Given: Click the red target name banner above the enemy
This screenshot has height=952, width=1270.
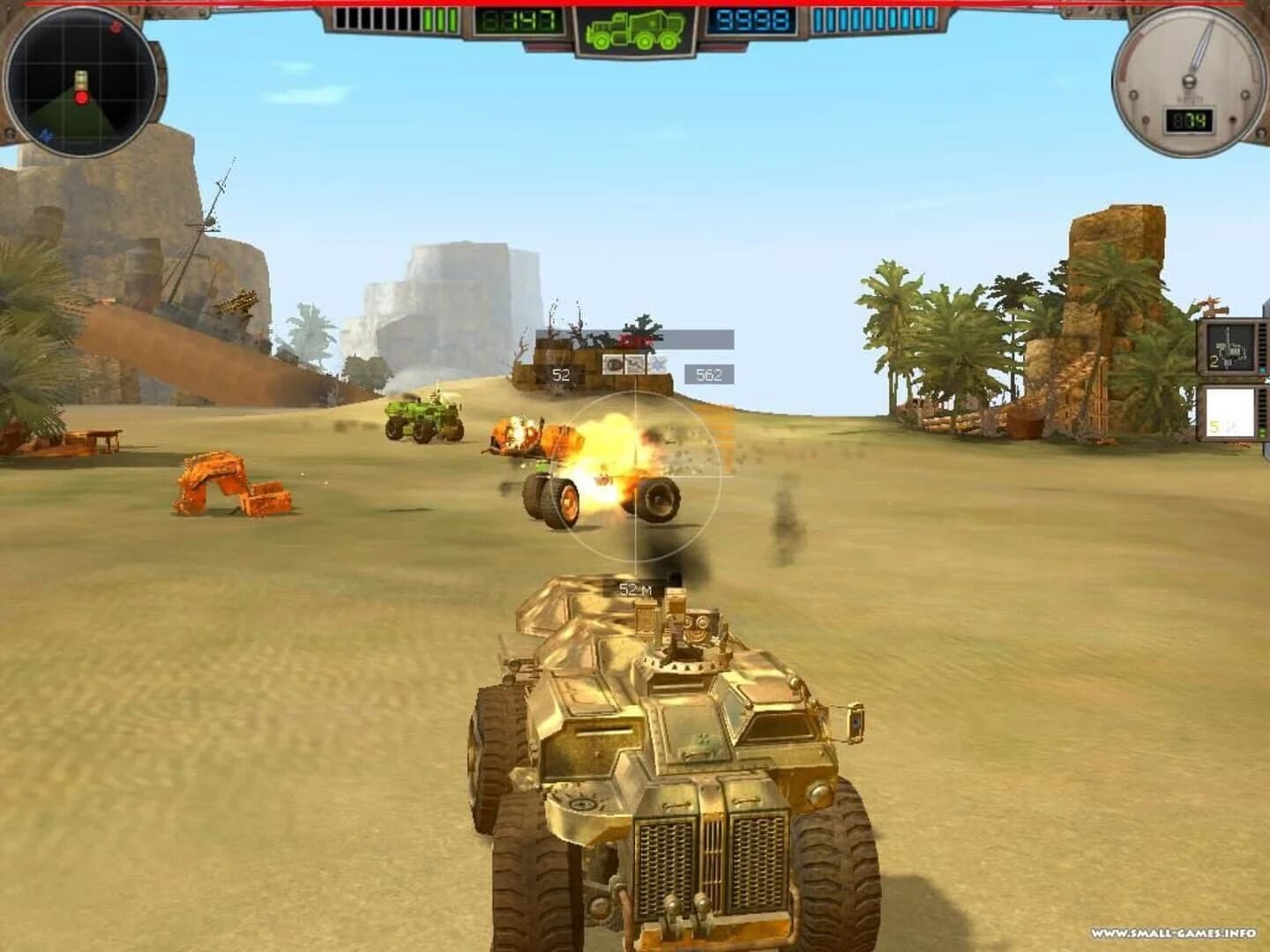Looking at the screenshot, I should pos(636,340).
